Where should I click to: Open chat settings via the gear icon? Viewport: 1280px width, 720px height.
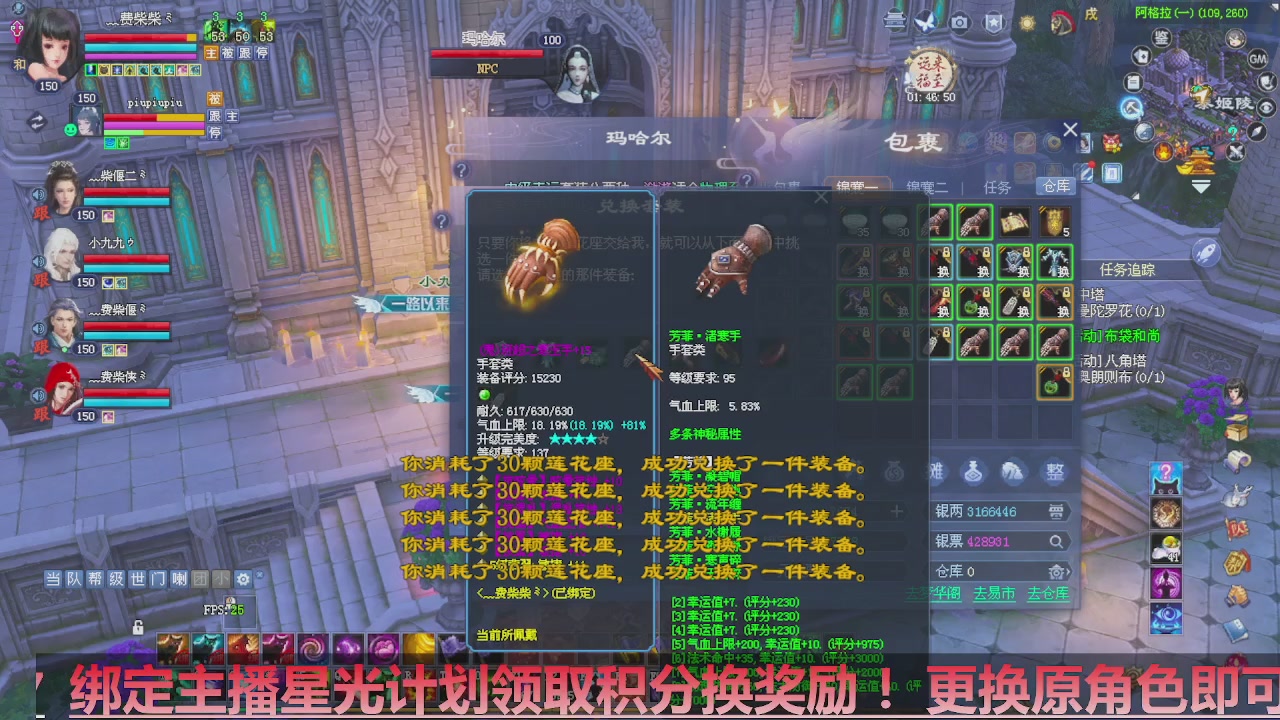[x=243, y=579]
